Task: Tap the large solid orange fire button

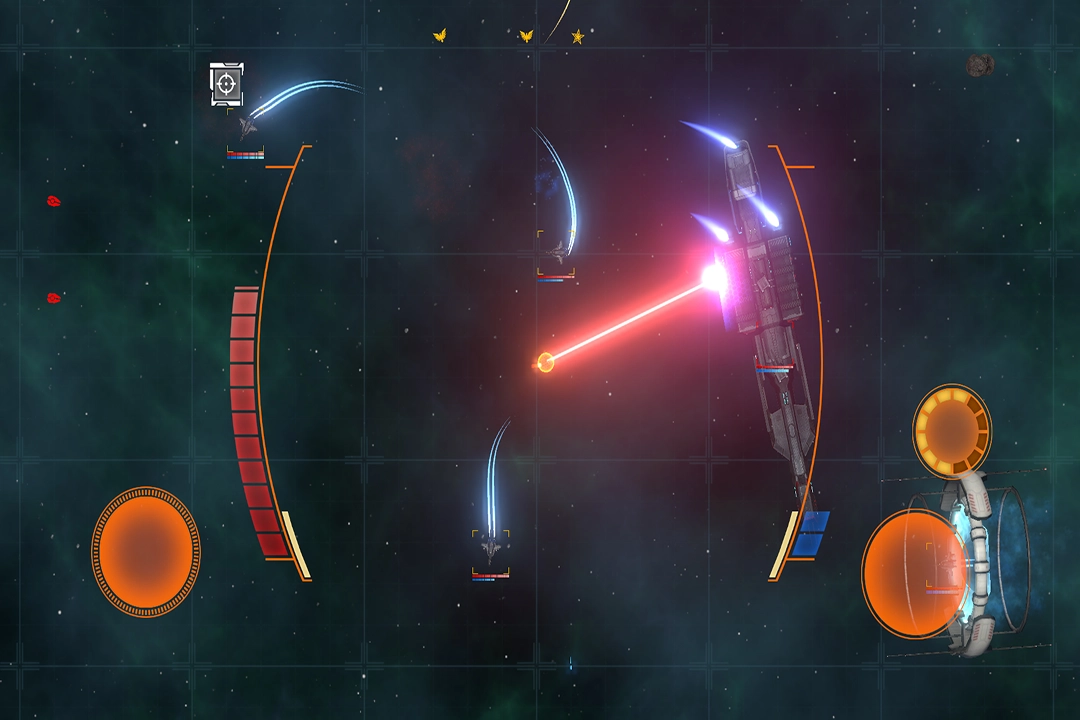Action: pyautogui.click(x=914, y=573)
